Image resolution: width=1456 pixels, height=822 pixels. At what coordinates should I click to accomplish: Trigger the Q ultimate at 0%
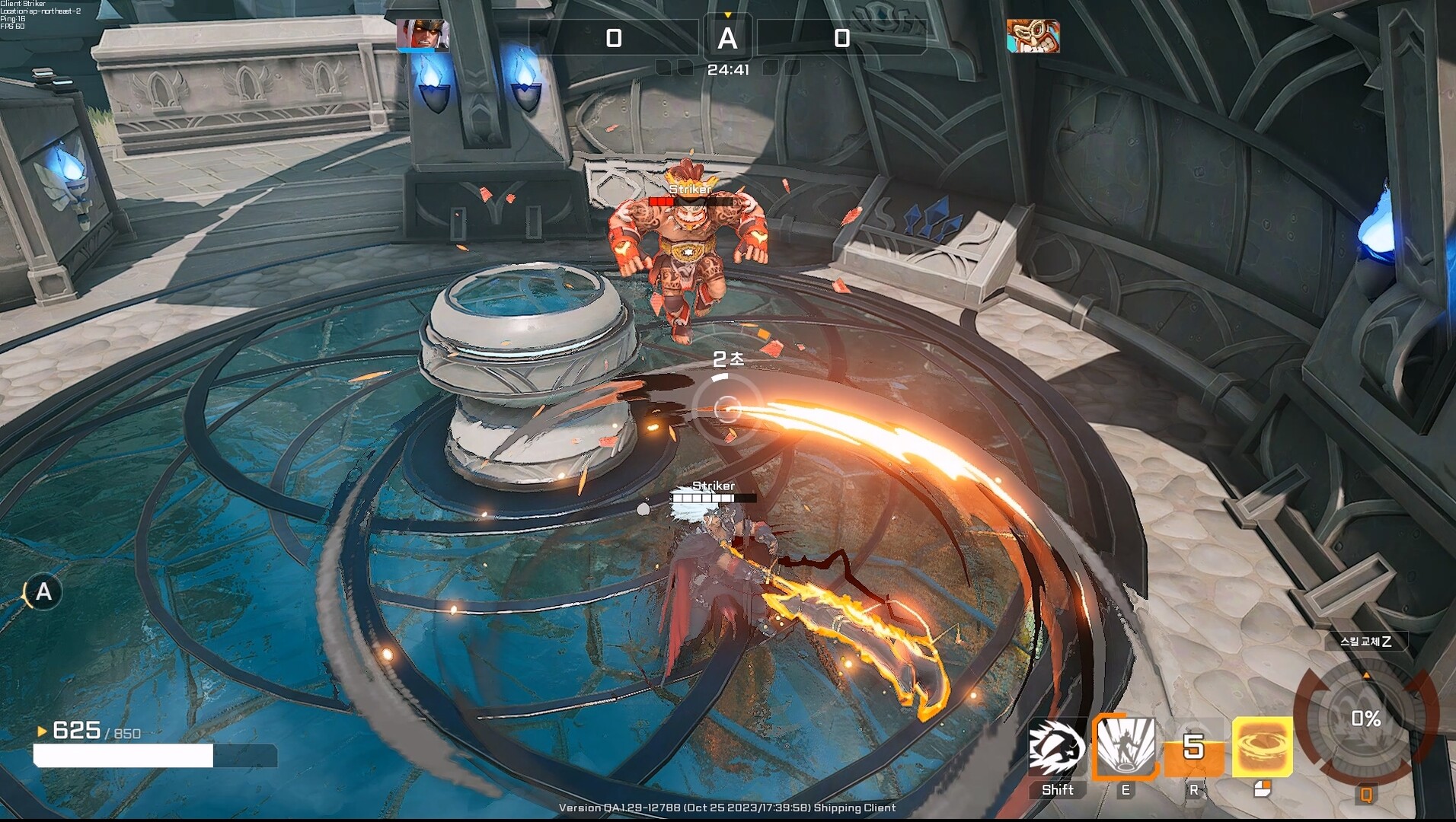tap(1367, 715)
